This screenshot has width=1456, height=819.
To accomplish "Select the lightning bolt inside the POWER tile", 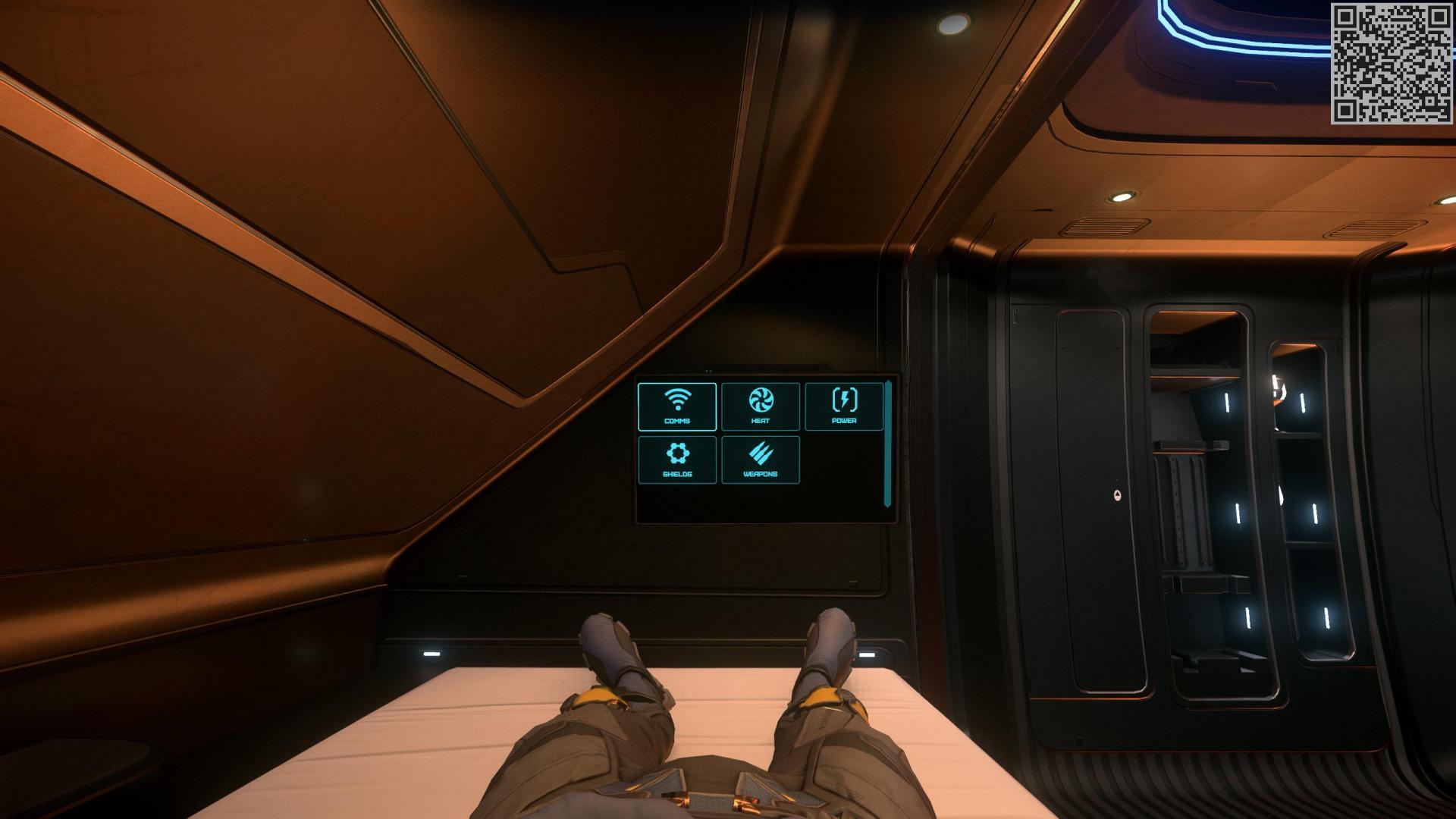I will pos(844,400).
